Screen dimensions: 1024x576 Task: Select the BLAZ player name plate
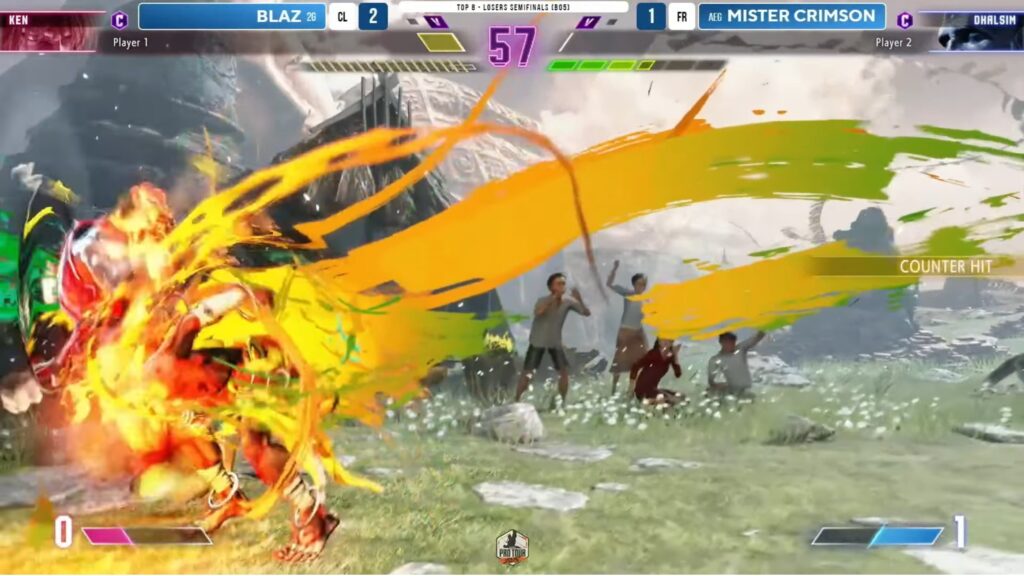[232, 16]
